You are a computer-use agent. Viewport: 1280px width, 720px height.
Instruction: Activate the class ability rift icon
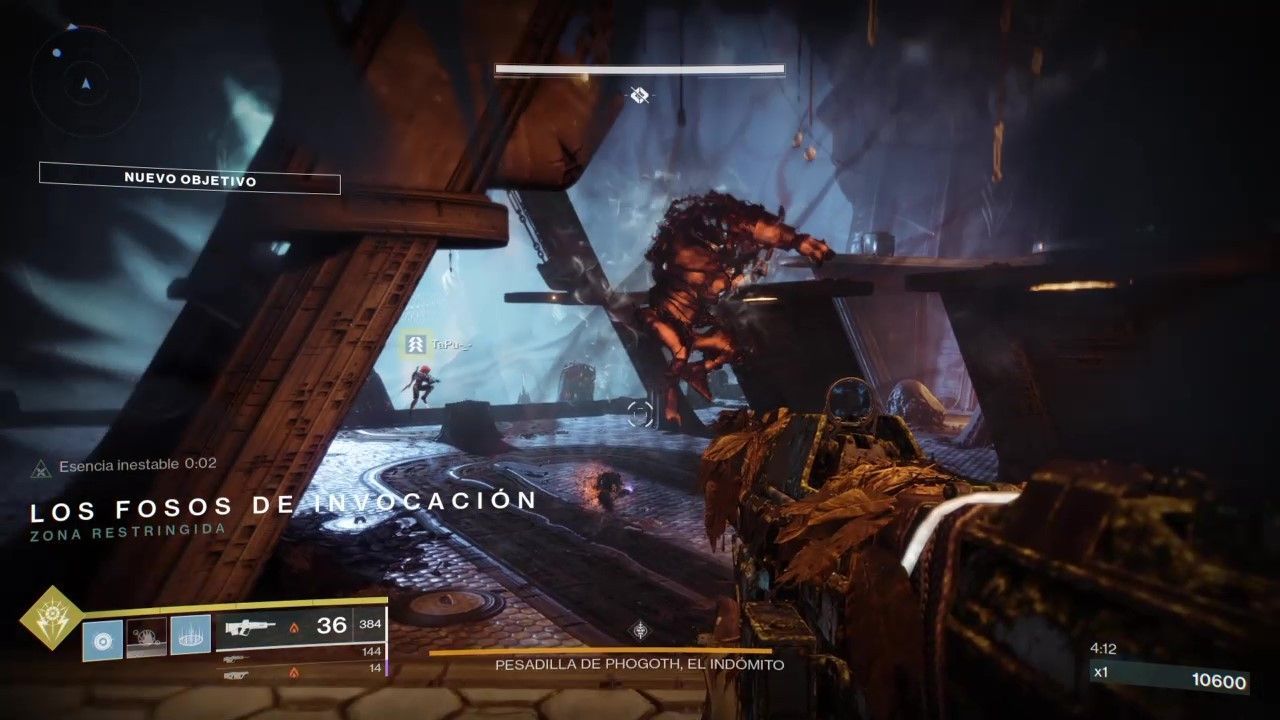tap(190, 636)
